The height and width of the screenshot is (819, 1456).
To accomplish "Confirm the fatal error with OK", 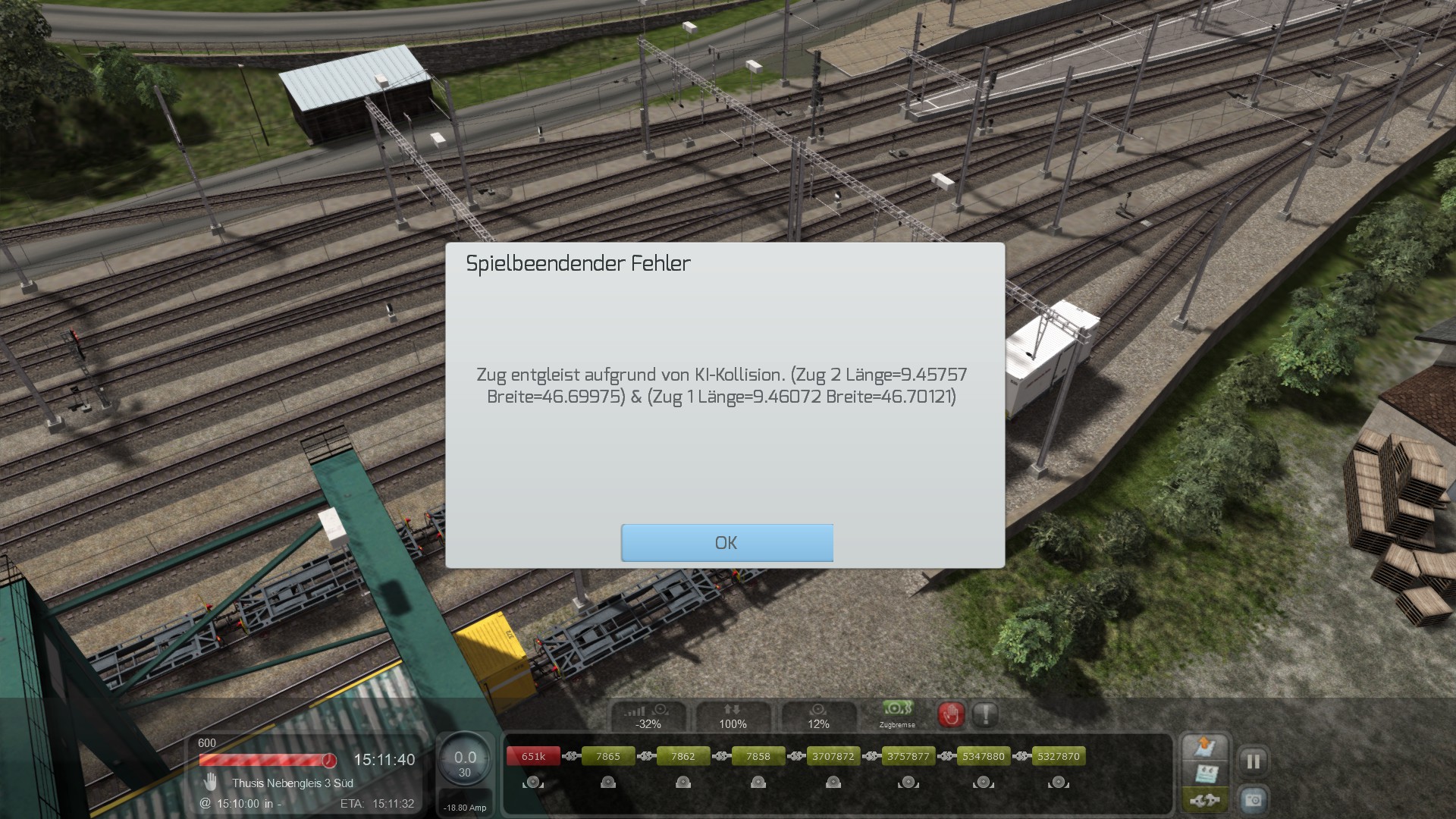I will coord(726,543).
